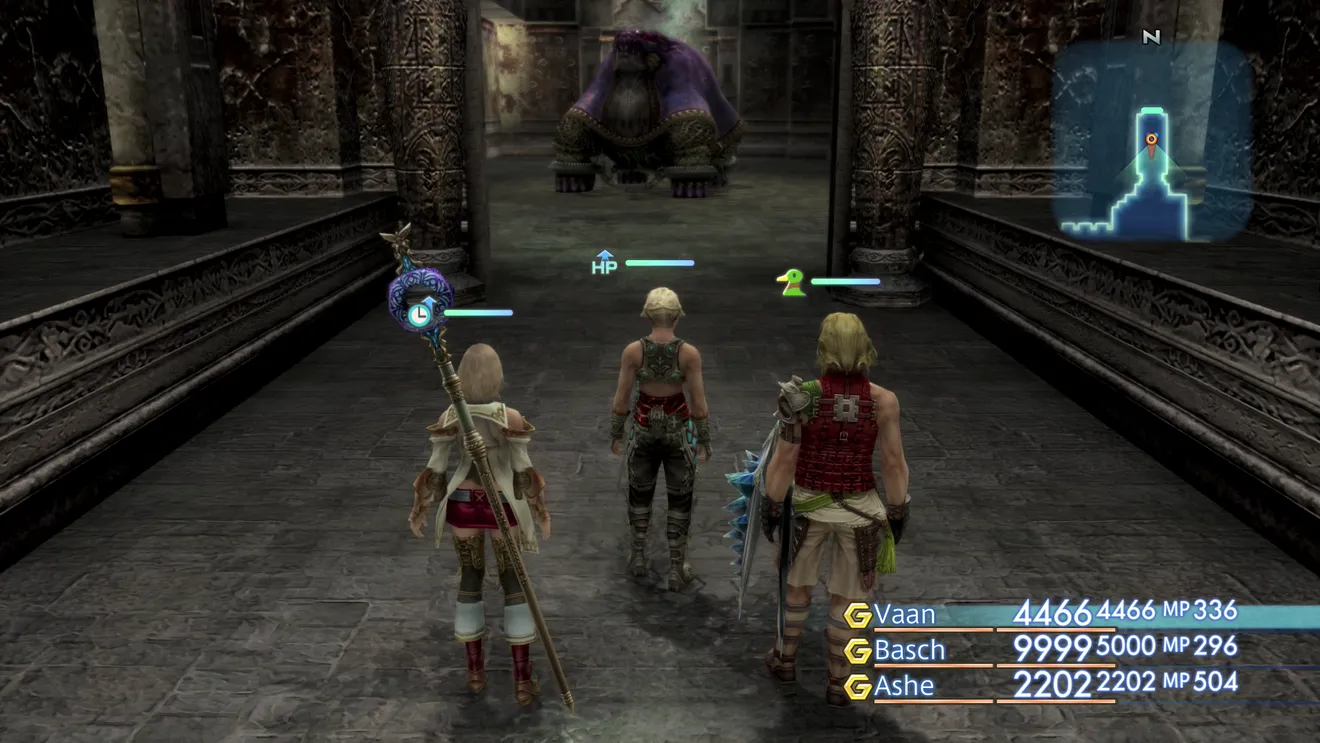The width and height of the screenshot is (1320, 743).
Task: Open the minimap in the corner
Action: [x=1151, y=141]
